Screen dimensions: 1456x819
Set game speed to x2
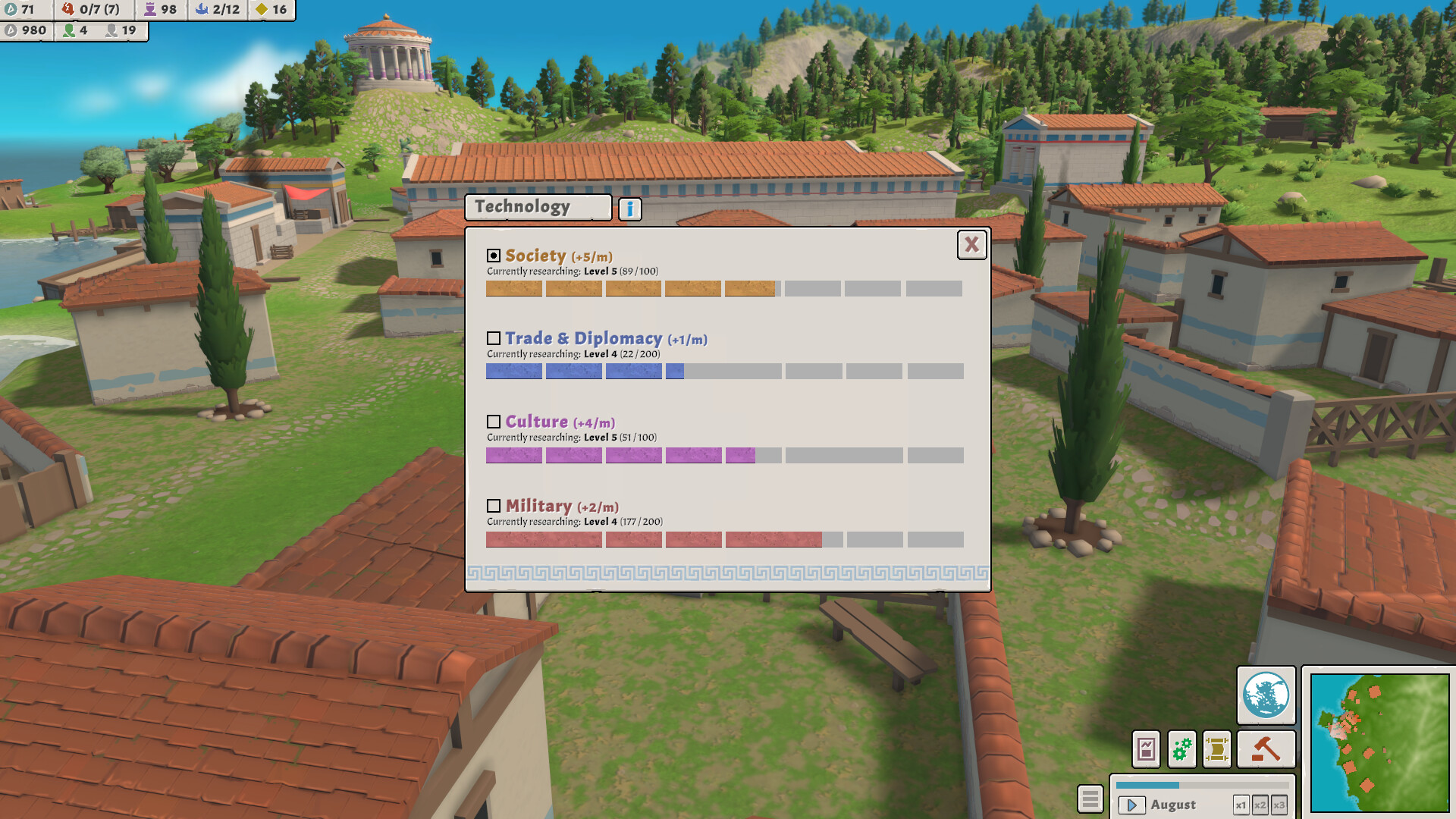click(1260, 805)
